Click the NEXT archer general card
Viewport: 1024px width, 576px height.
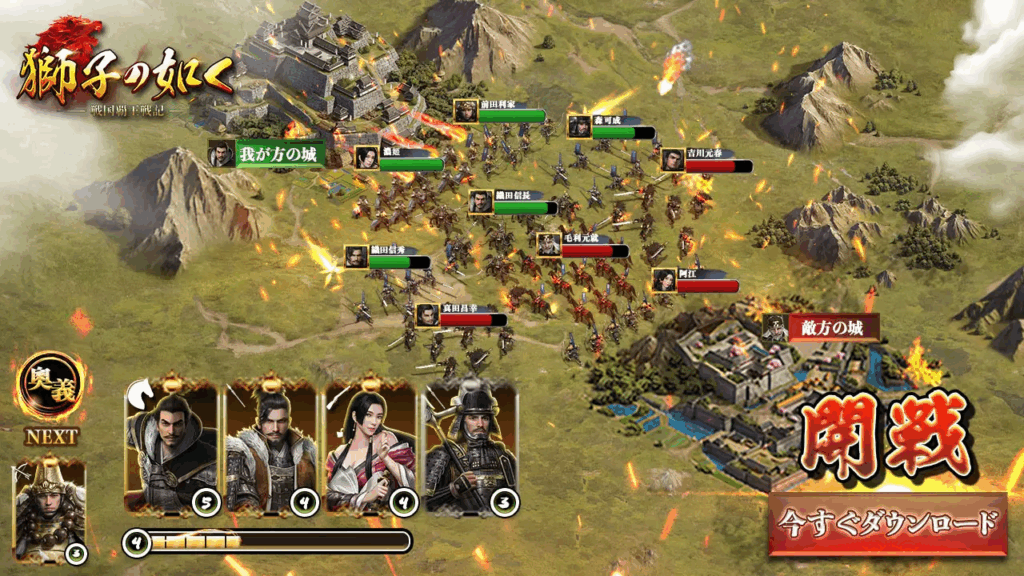click(50, 511)
